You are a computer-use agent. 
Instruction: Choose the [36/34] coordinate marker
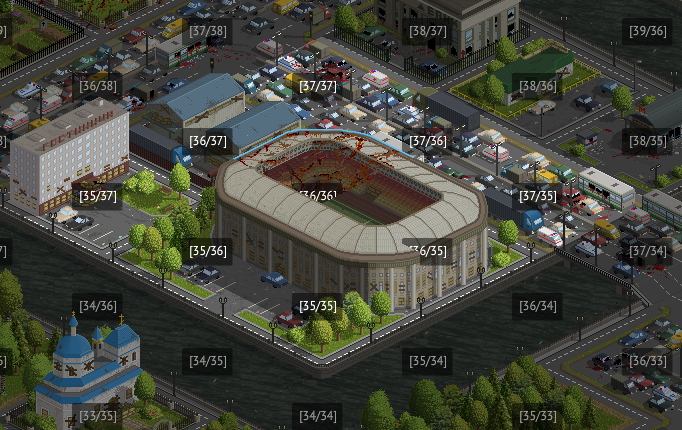click(538, 305)
